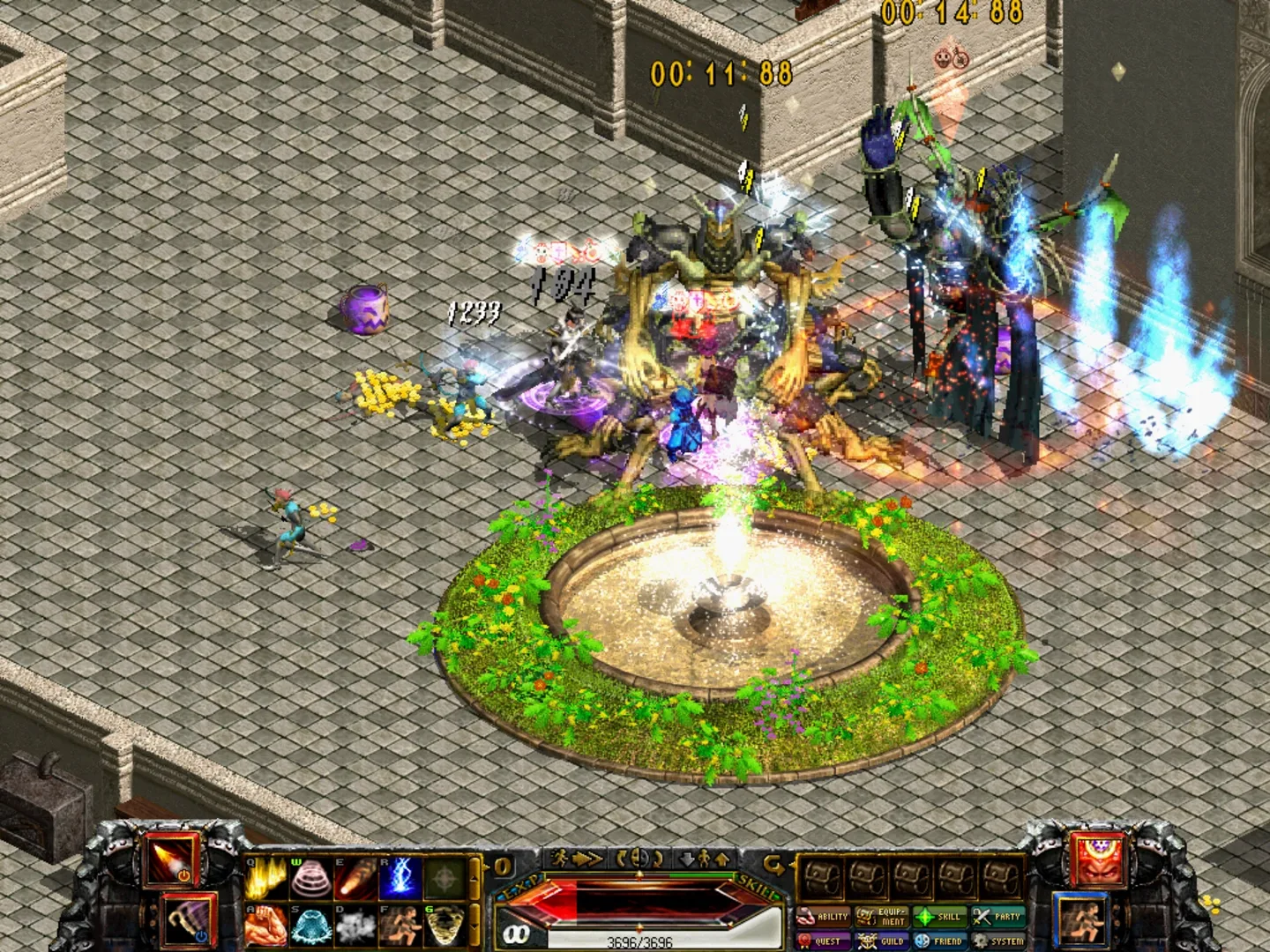Open the first inventory bag slot
The height and width of the screenshot is (952, 1270).
(822, 879)
